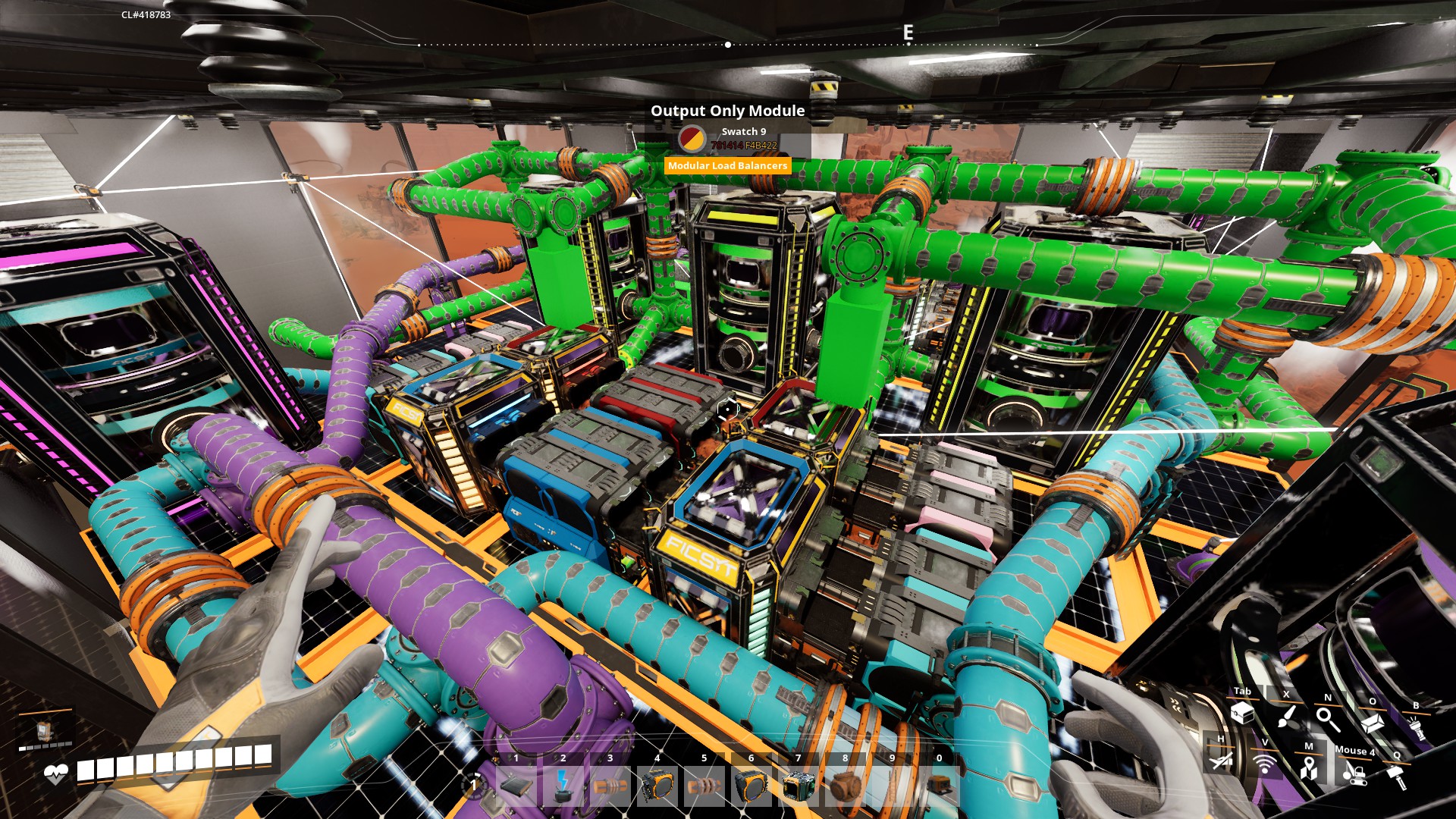1456x819 pixels.
Task: Select the pipe junction in hotbar slot 8
Action: coord(845,786)
